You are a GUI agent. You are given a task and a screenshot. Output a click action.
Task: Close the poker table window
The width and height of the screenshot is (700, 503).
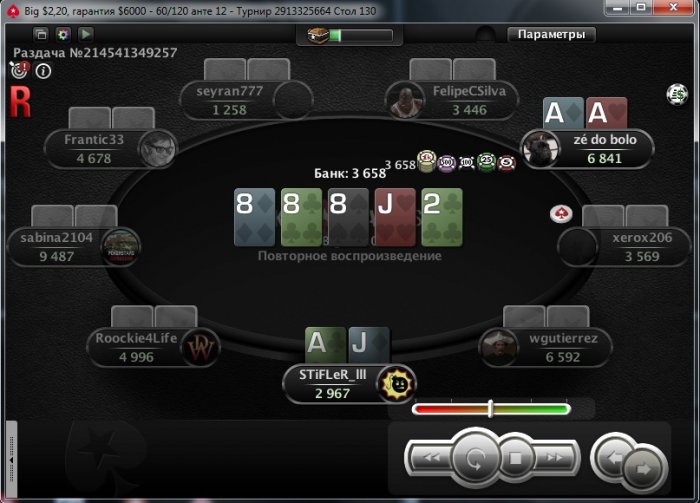click(x=682, y=10)
